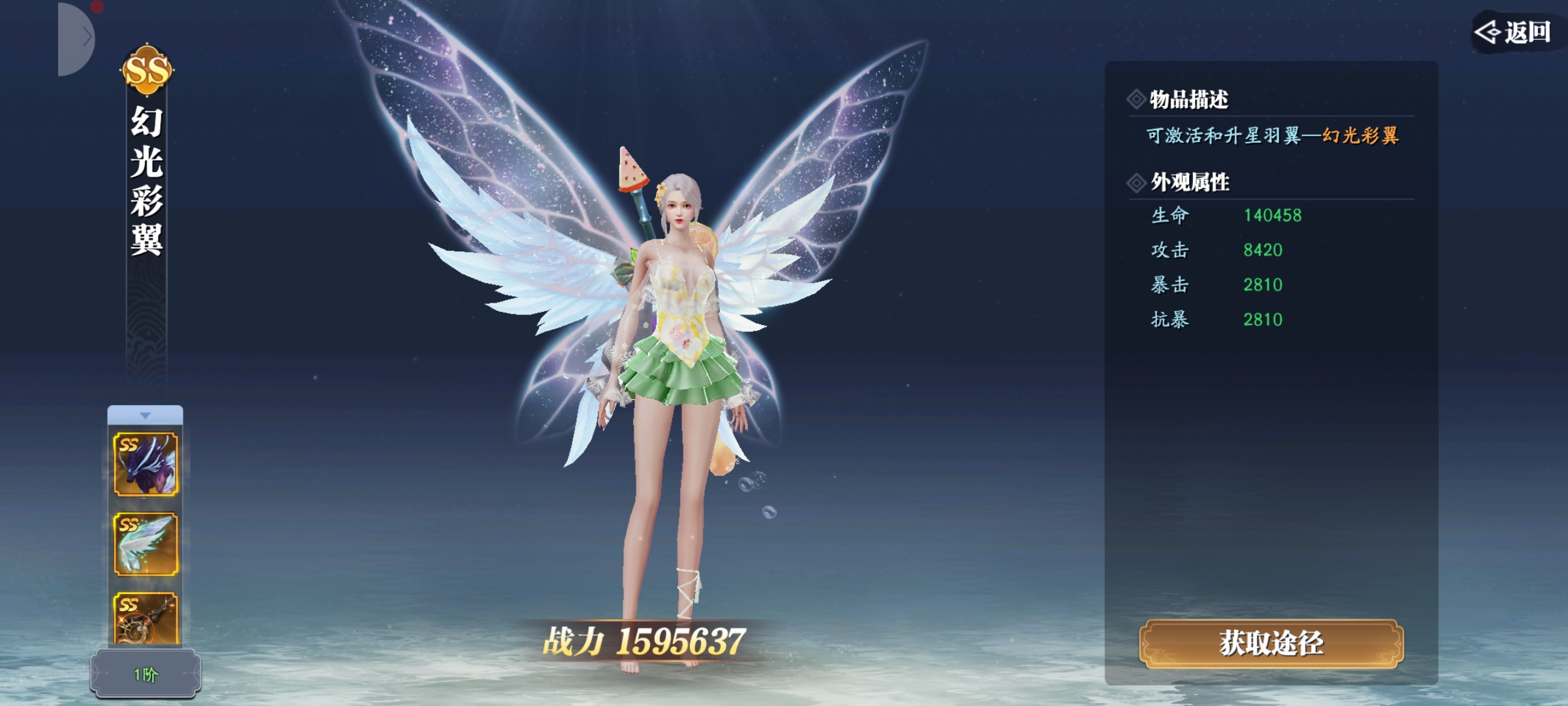Open 获取途径 to see how to obtain the item
The image size is (1568, 706).
point(1271,644)
